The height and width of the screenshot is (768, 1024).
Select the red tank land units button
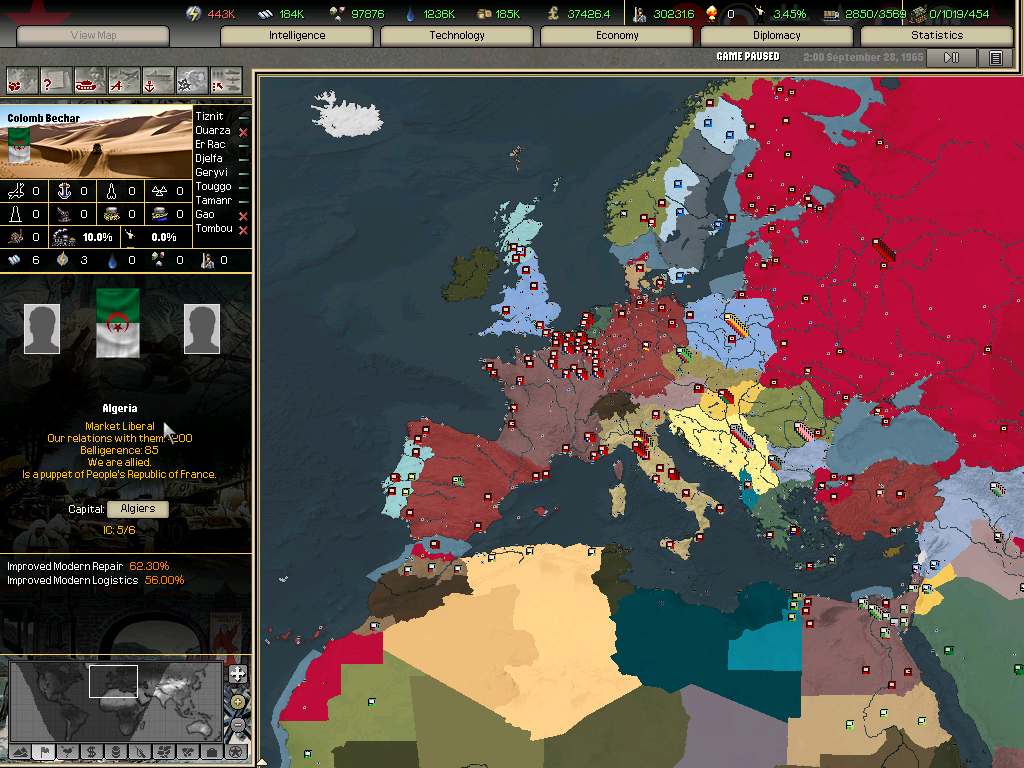(89, 79)
